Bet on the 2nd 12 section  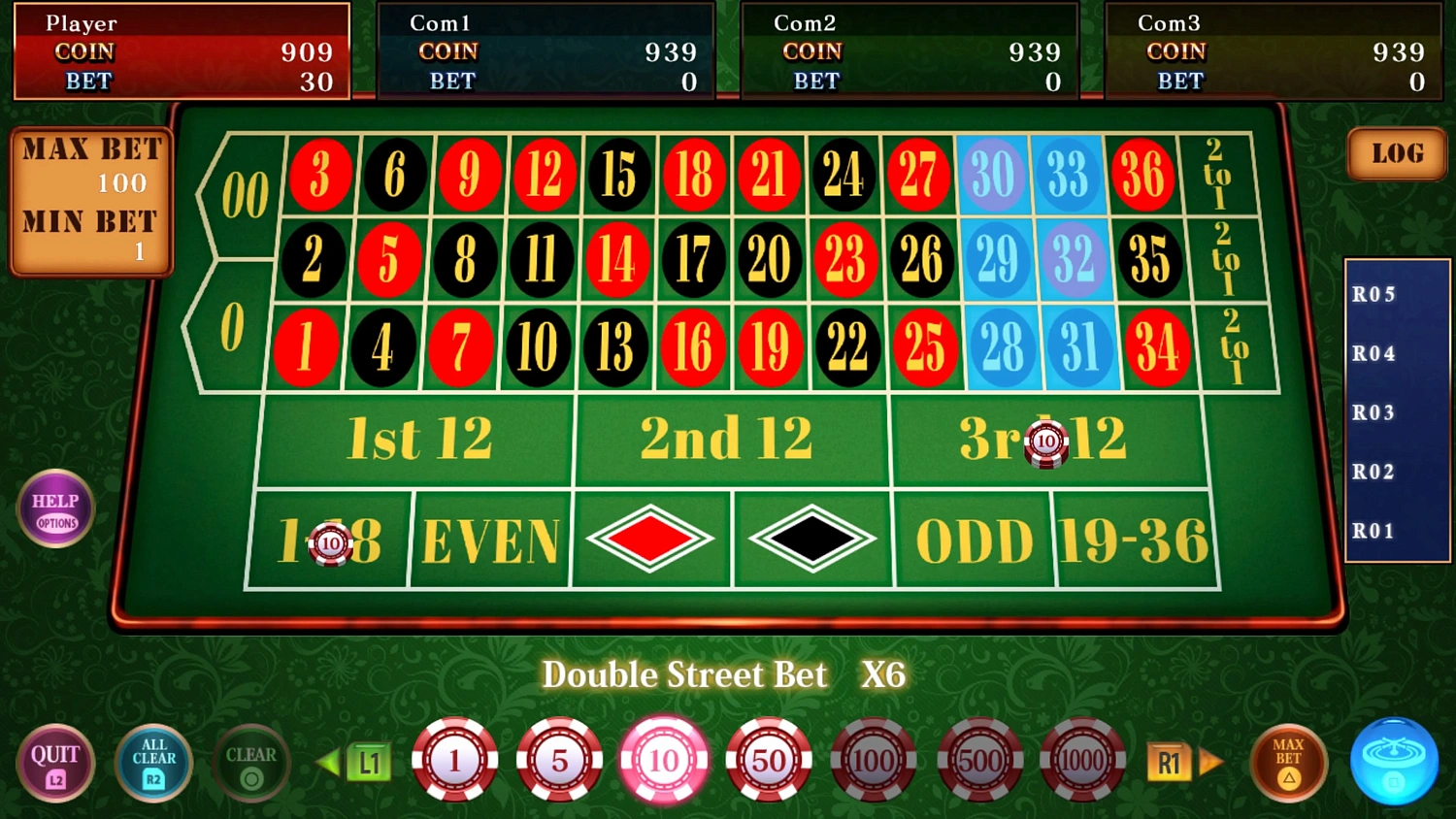[730, 439]
